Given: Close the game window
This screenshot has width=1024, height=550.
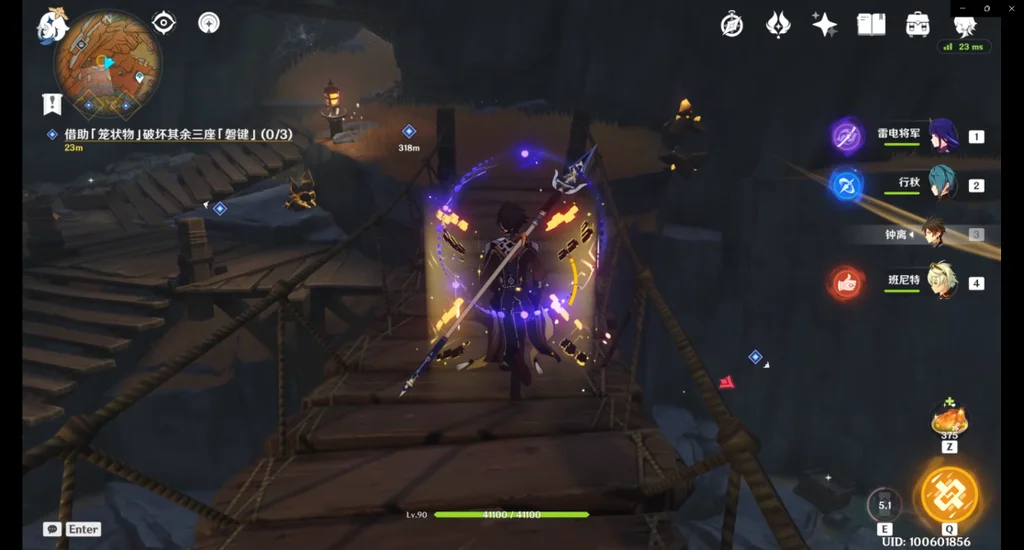Looking at the screenshot, I should (x=1010, y=8).
